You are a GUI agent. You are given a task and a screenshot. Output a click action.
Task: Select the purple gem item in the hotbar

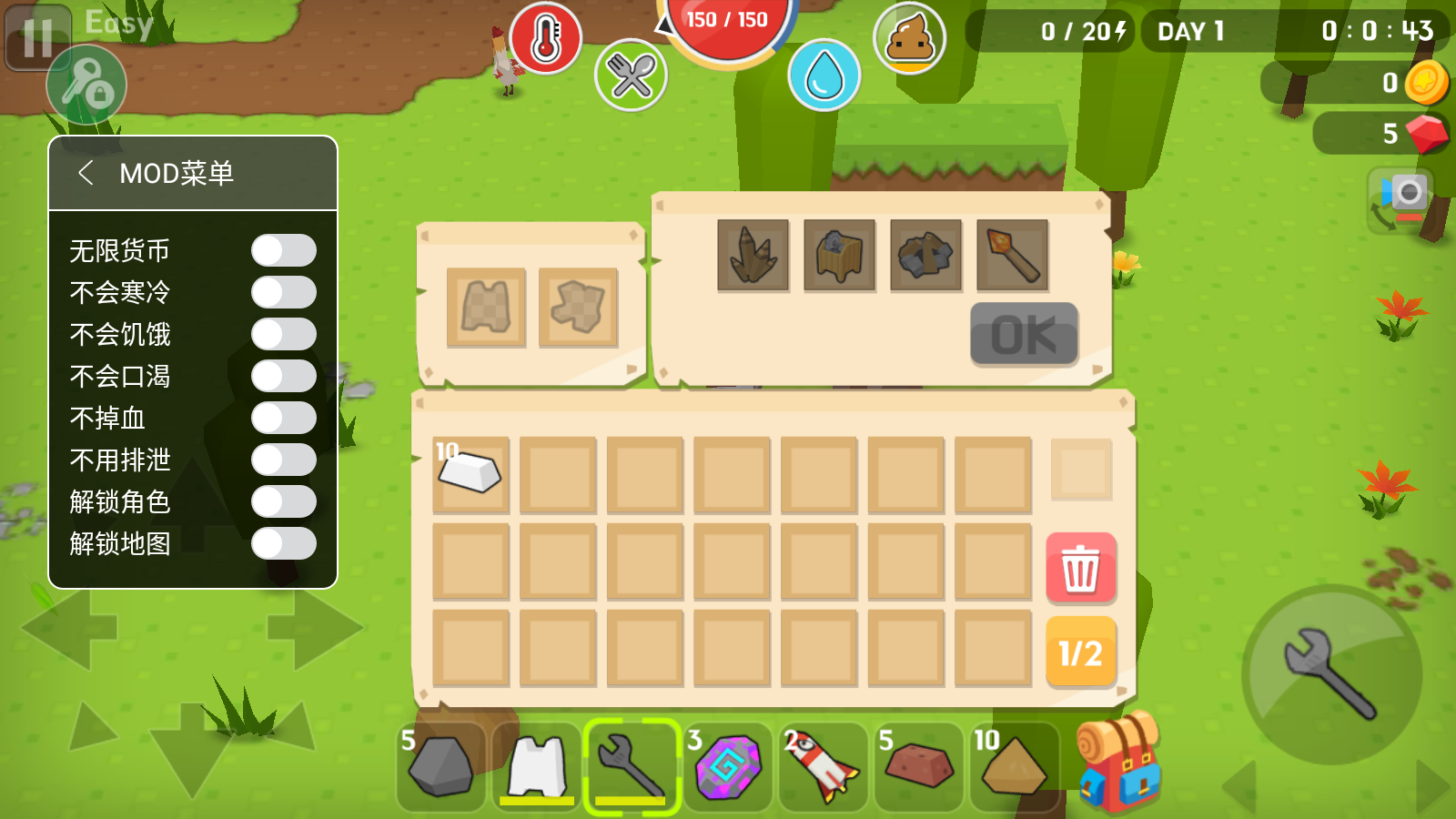click(x=728, y=767)
